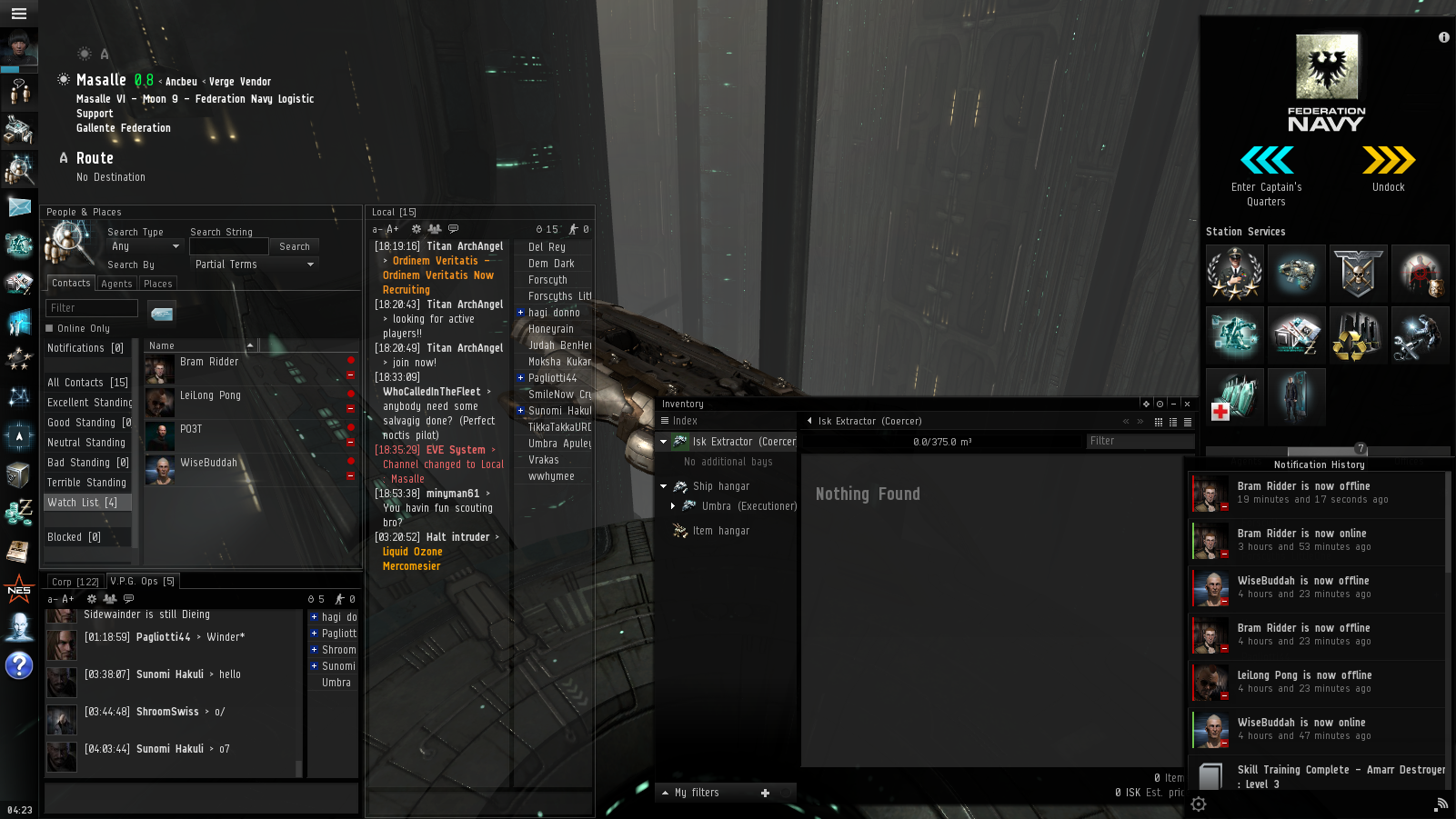The image size is (1456, 819).
Task: Open the Search Type dropdown
Action: click(146, 246)
